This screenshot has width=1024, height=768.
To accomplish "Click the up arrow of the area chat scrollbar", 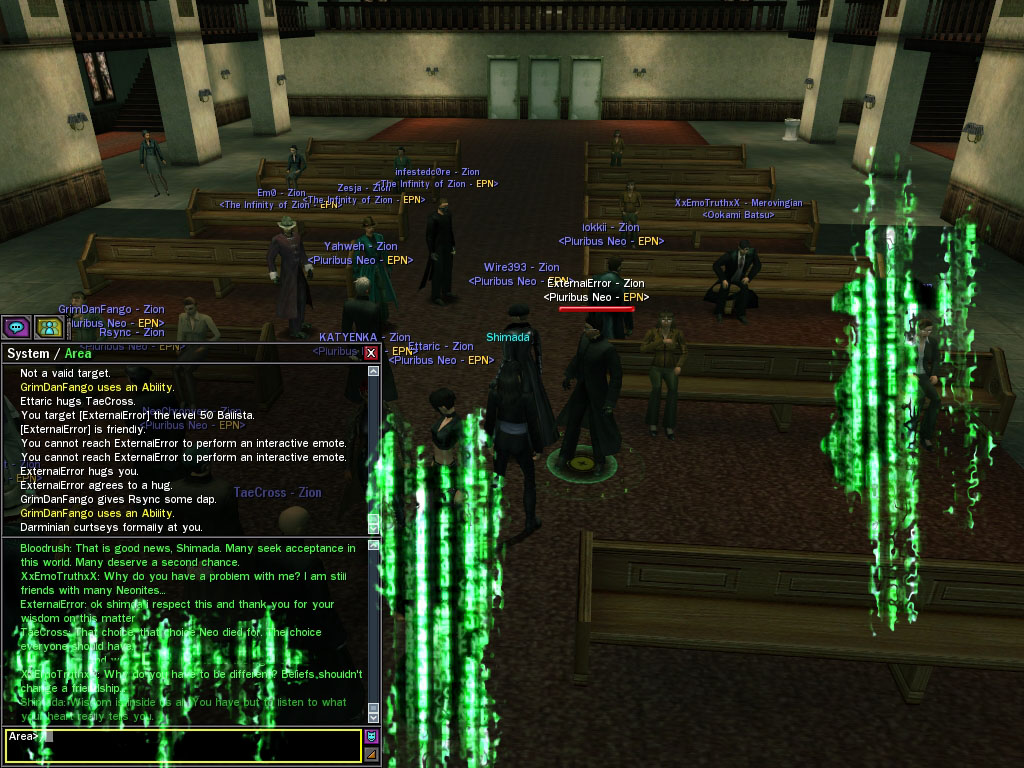I will click(374, 545).
